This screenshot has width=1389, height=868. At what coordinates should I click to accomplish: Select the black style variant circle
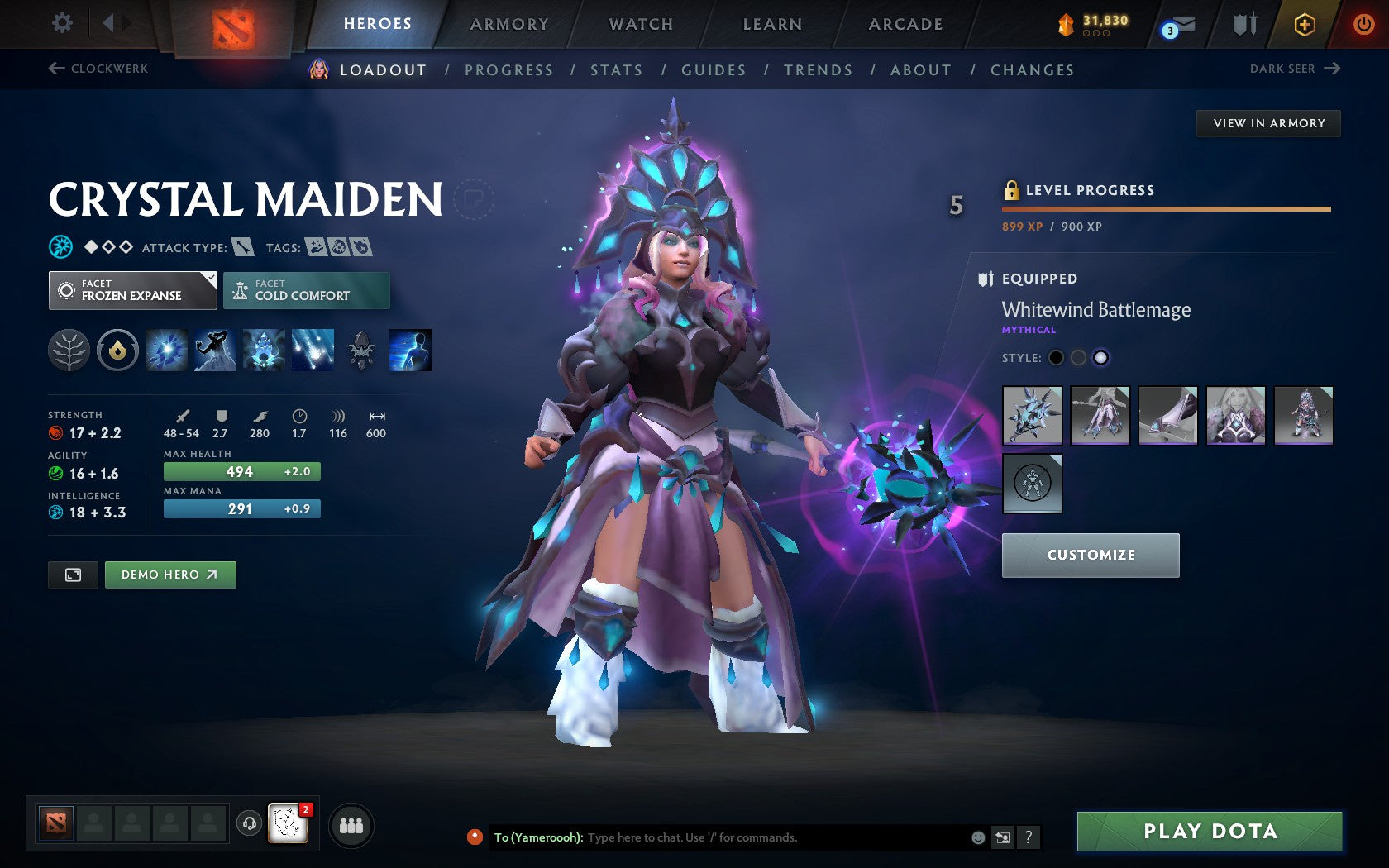(1056, 358)
